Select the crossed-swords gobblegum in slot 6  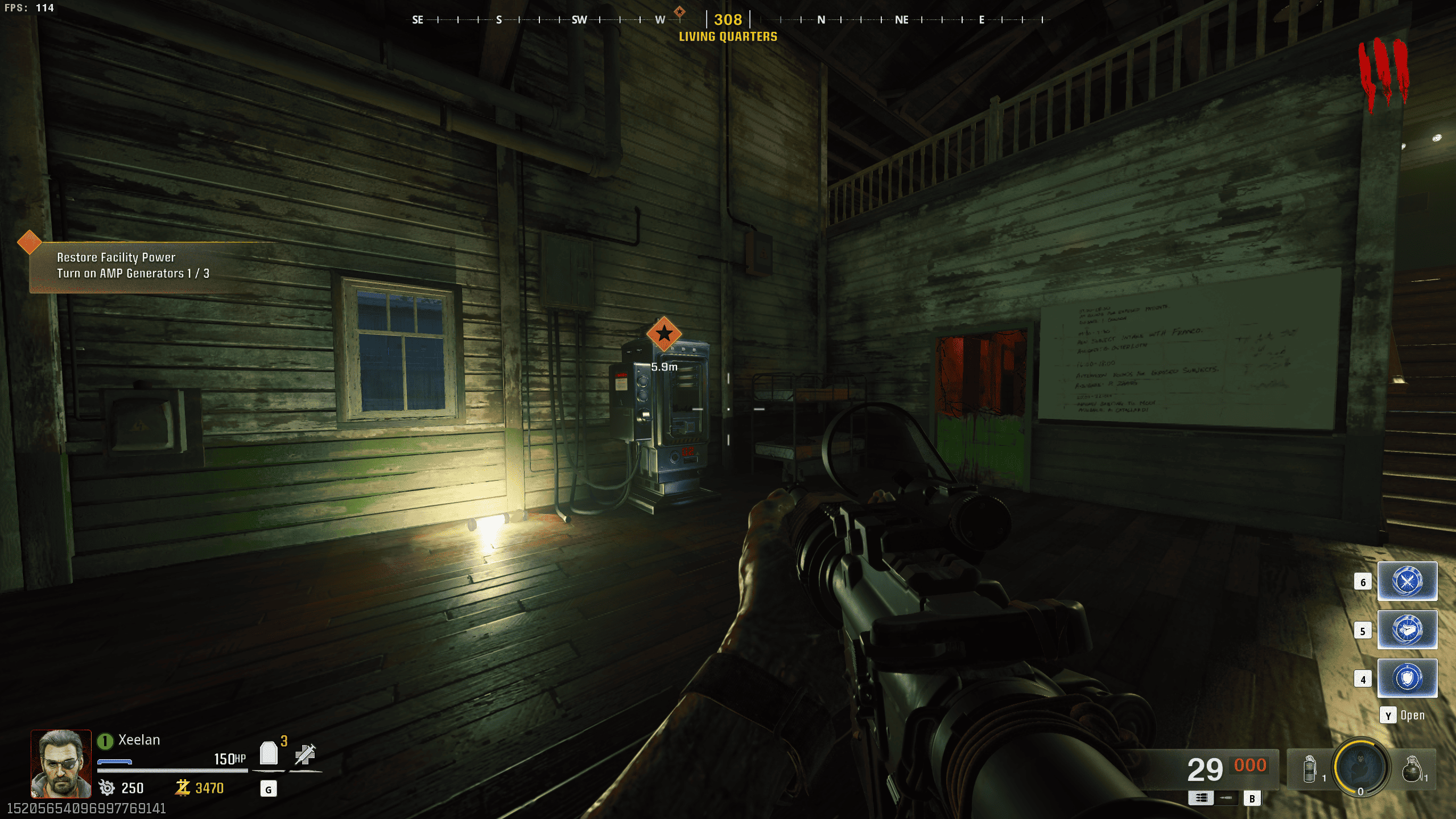pyautogui.click(x=1406, y=581)
